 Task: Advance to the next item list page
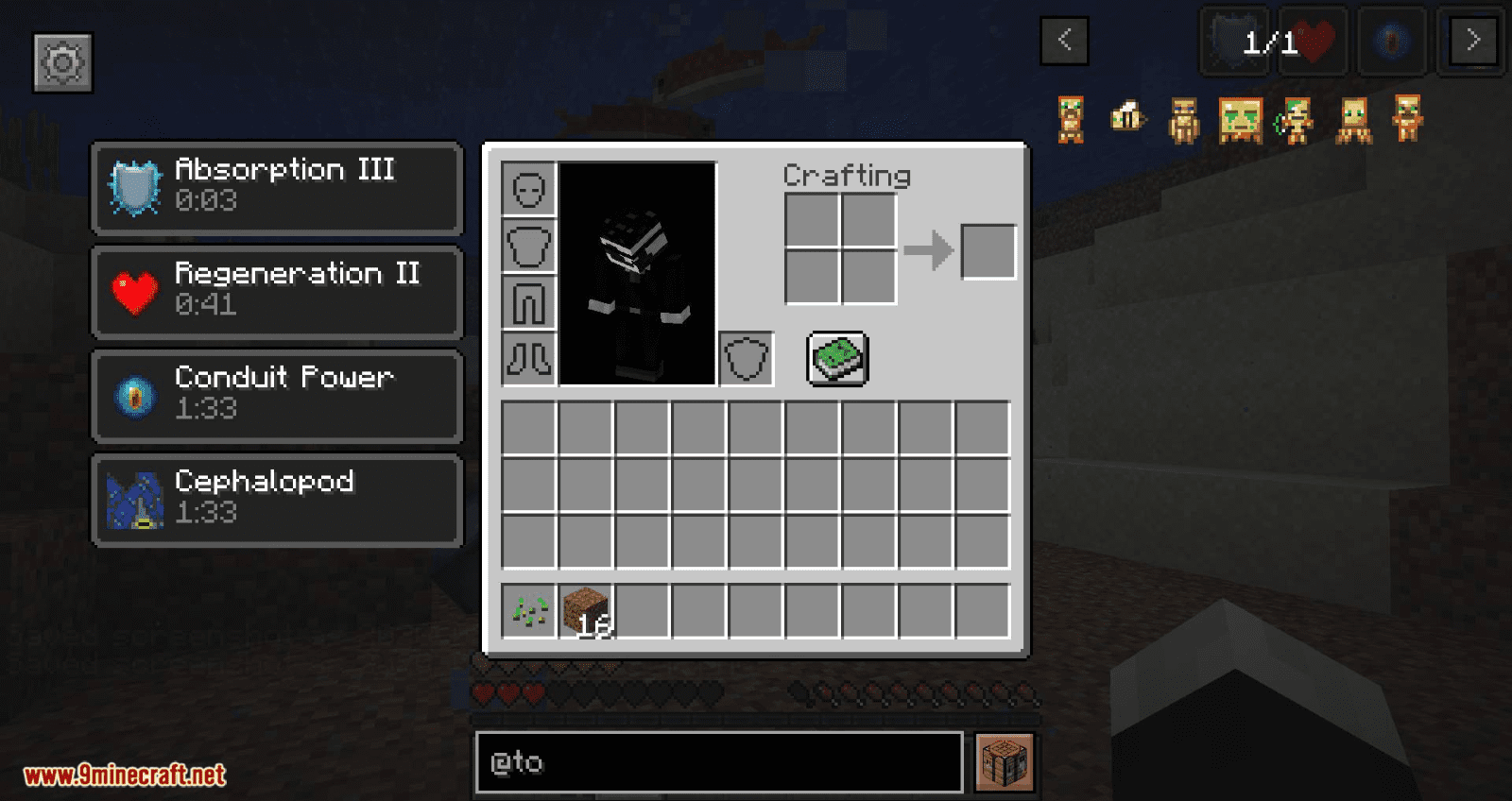(x=1472, y=41)
